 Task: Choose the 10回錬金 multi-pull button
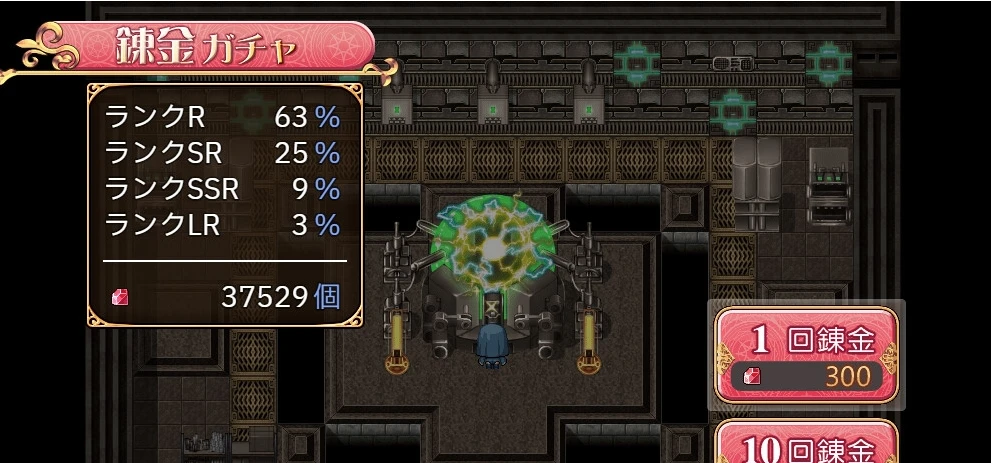click(806, 445)
